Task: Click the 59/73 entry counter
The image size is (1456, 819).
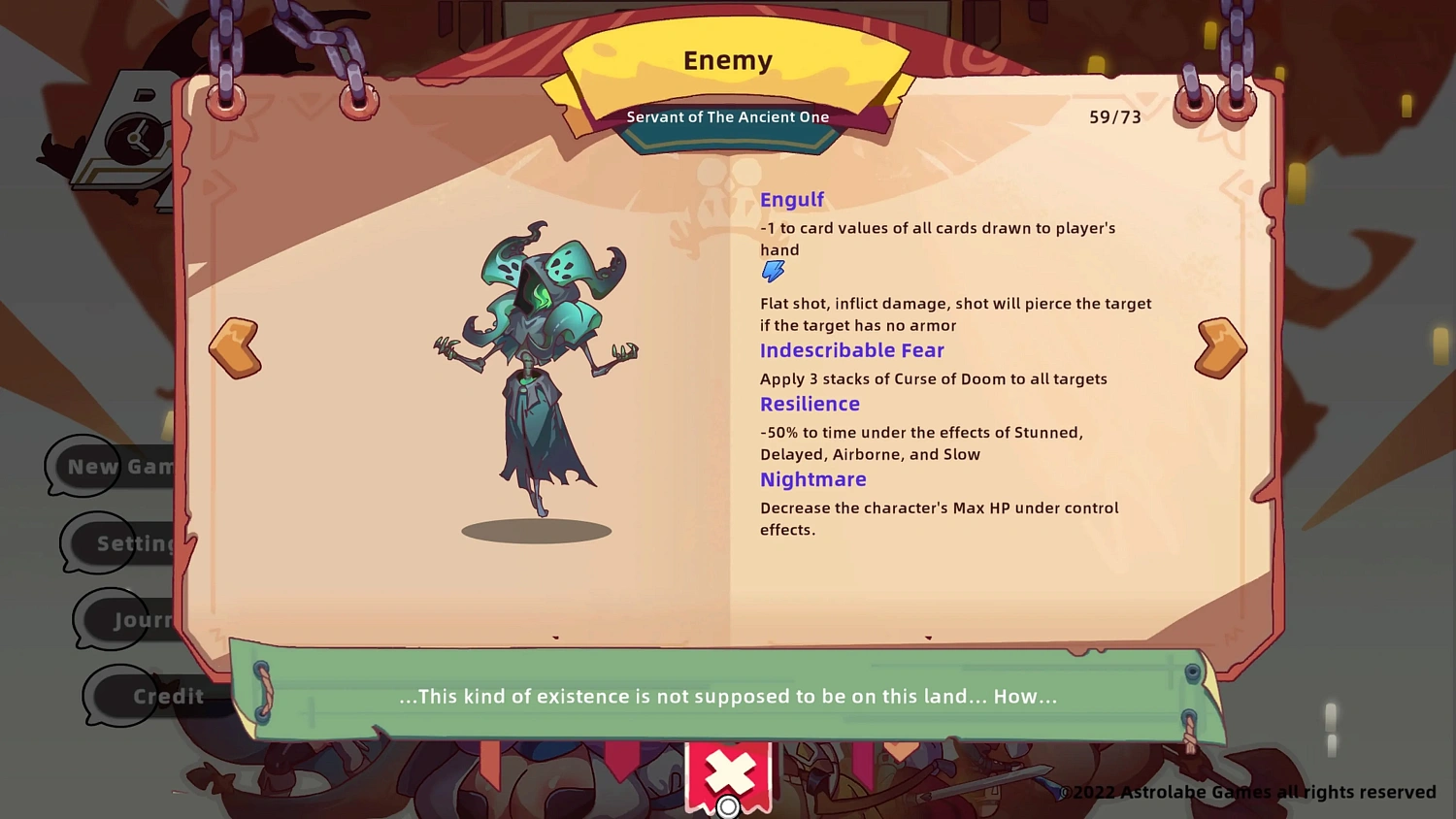Action: click(x=1114, y=117)
